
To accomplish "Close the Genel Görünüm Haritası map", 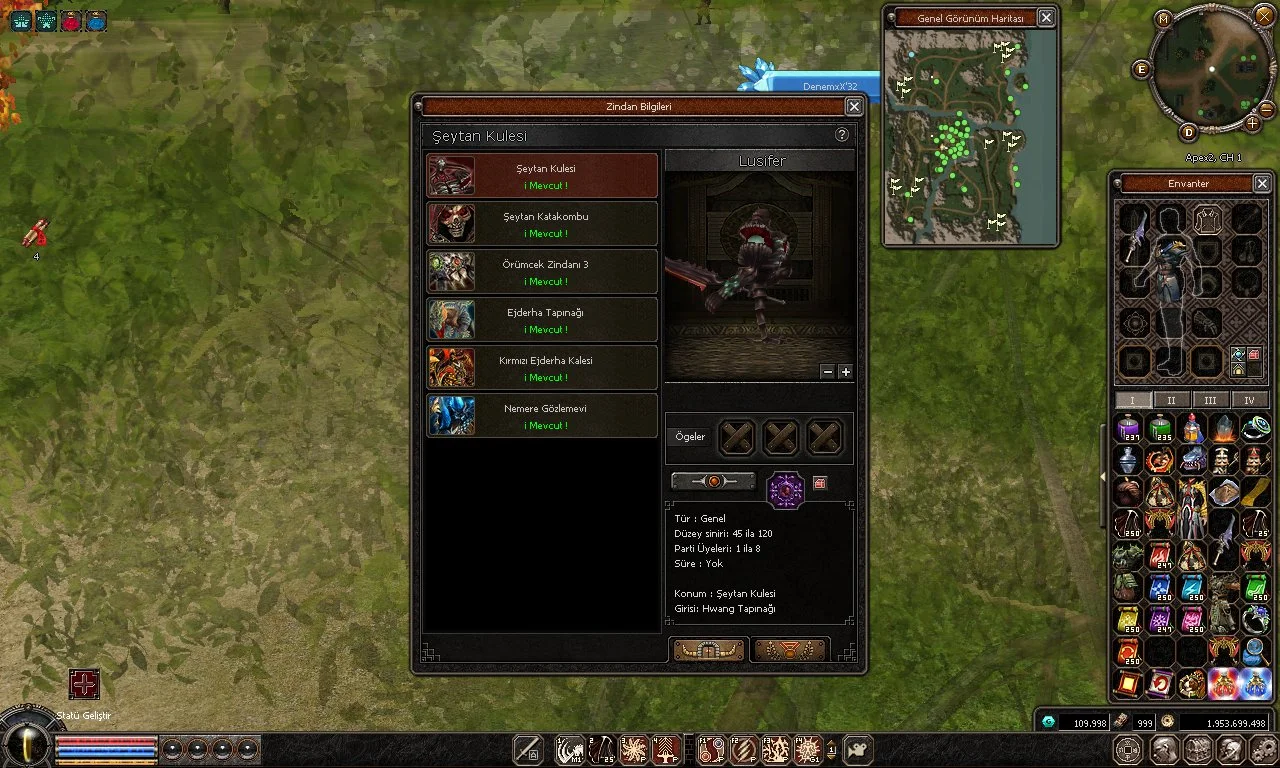I will [x=1046, y=18].
